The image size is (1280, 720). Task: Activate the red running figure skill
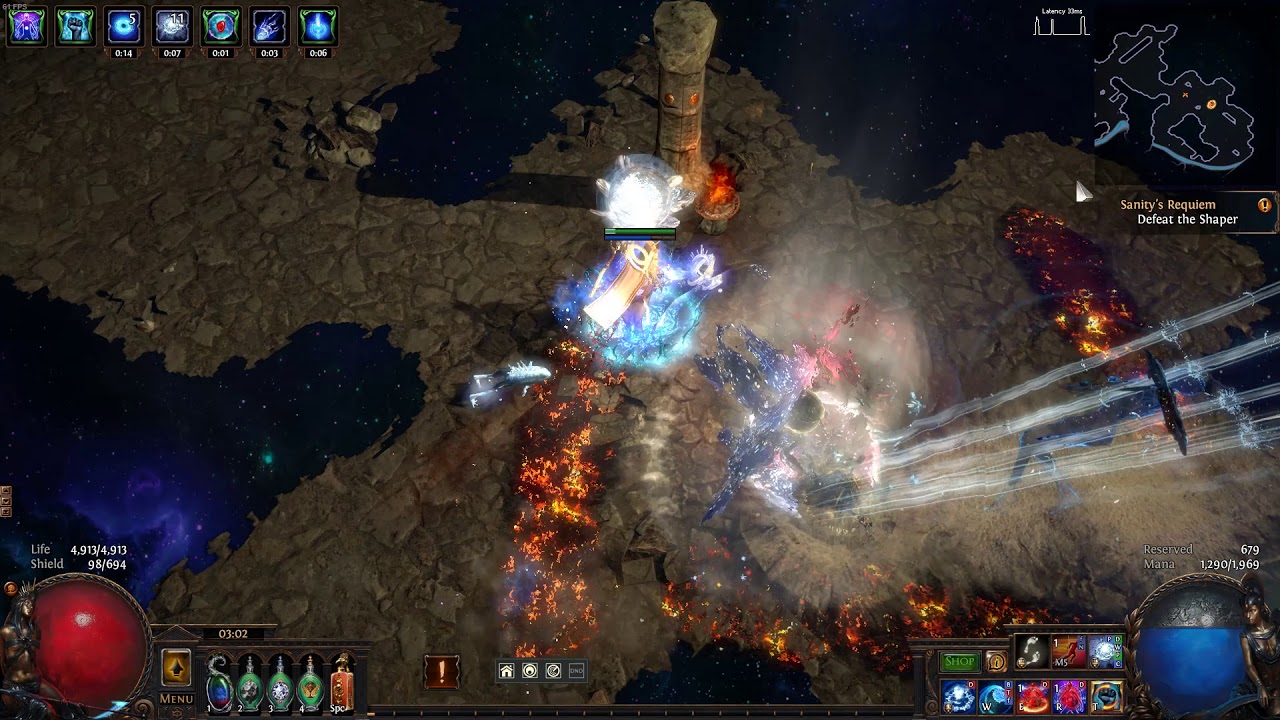click(x=1069, y=652)
